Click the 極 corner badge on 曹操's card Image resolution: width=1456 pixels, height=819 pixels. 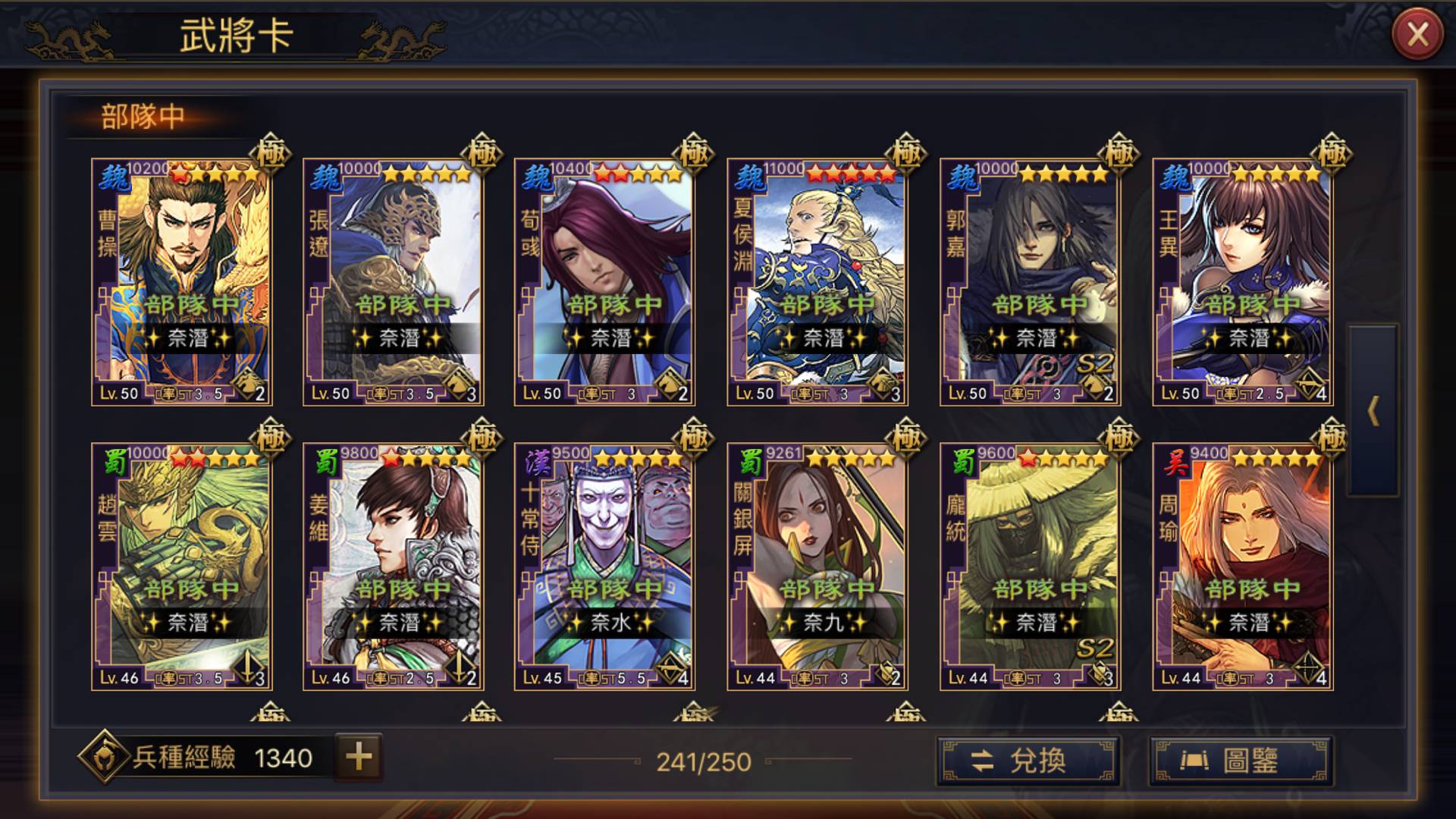pyautogui.click(x=271, y=152)
